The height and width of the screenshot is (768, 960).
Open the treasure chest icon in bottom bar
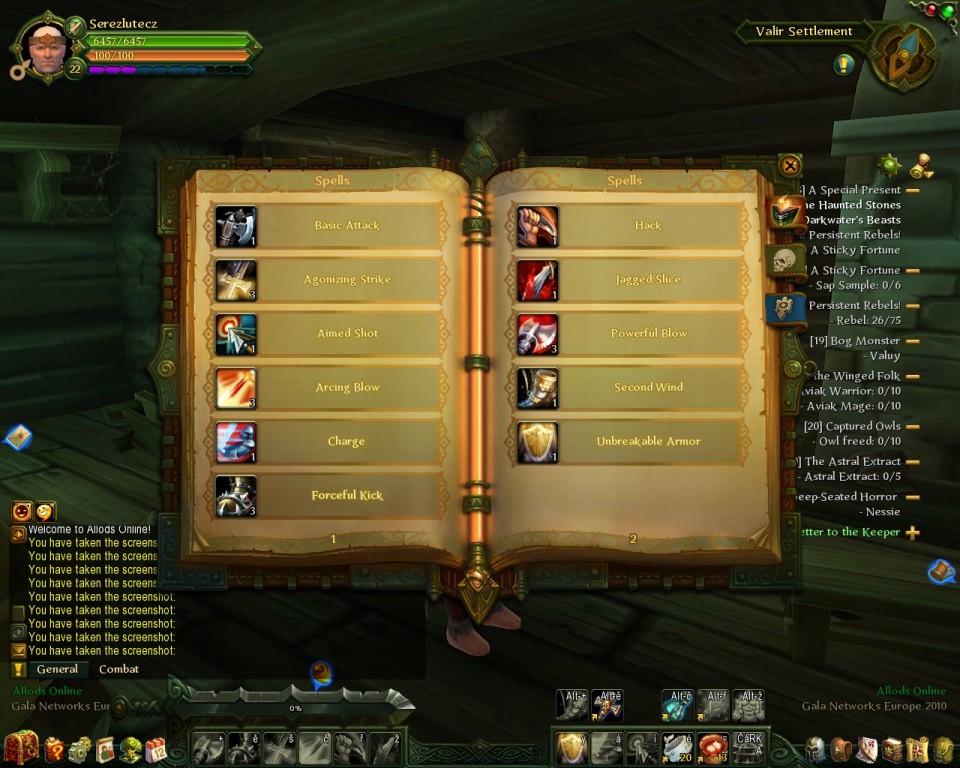click(x=21, y=748)
